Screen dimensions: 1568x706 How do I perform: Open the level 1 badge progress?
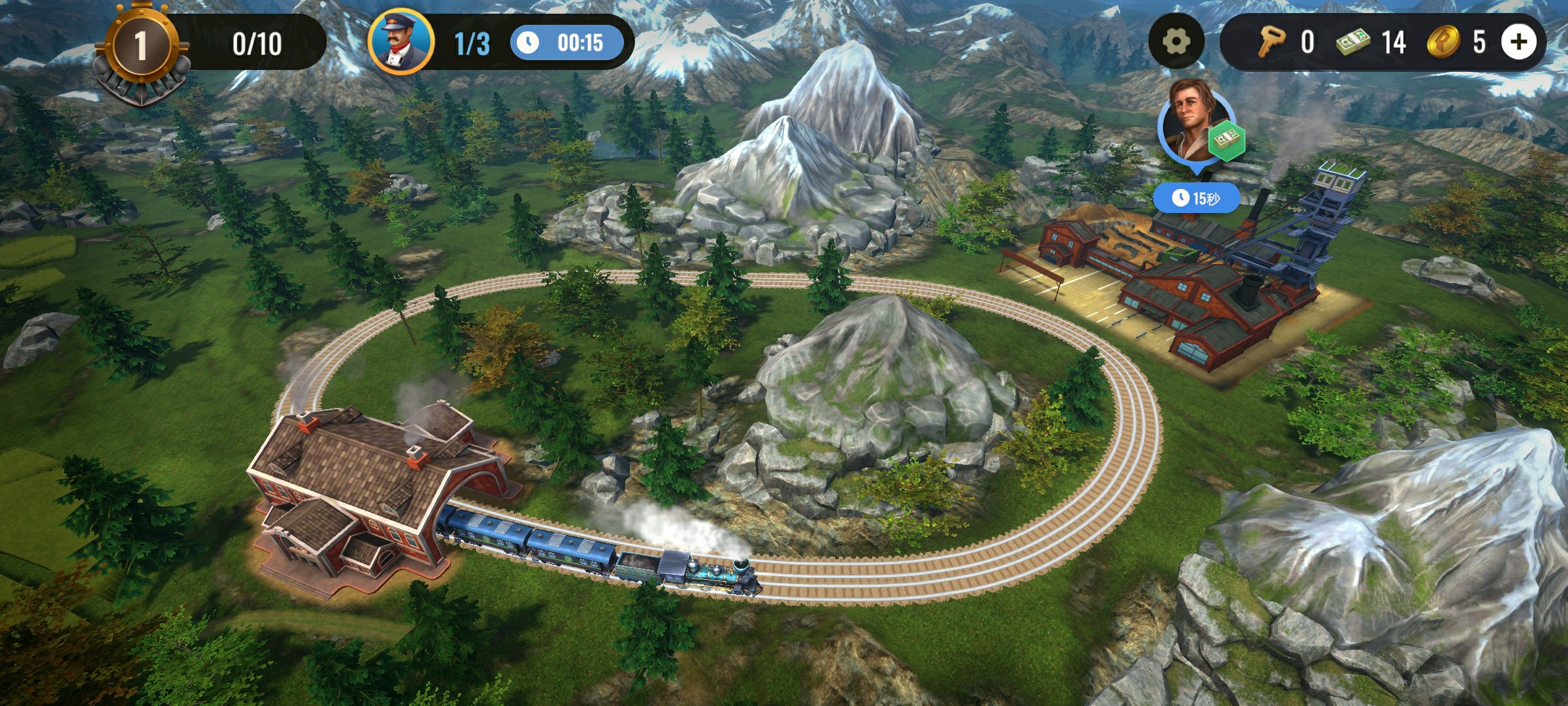click(x=140, y=46)
